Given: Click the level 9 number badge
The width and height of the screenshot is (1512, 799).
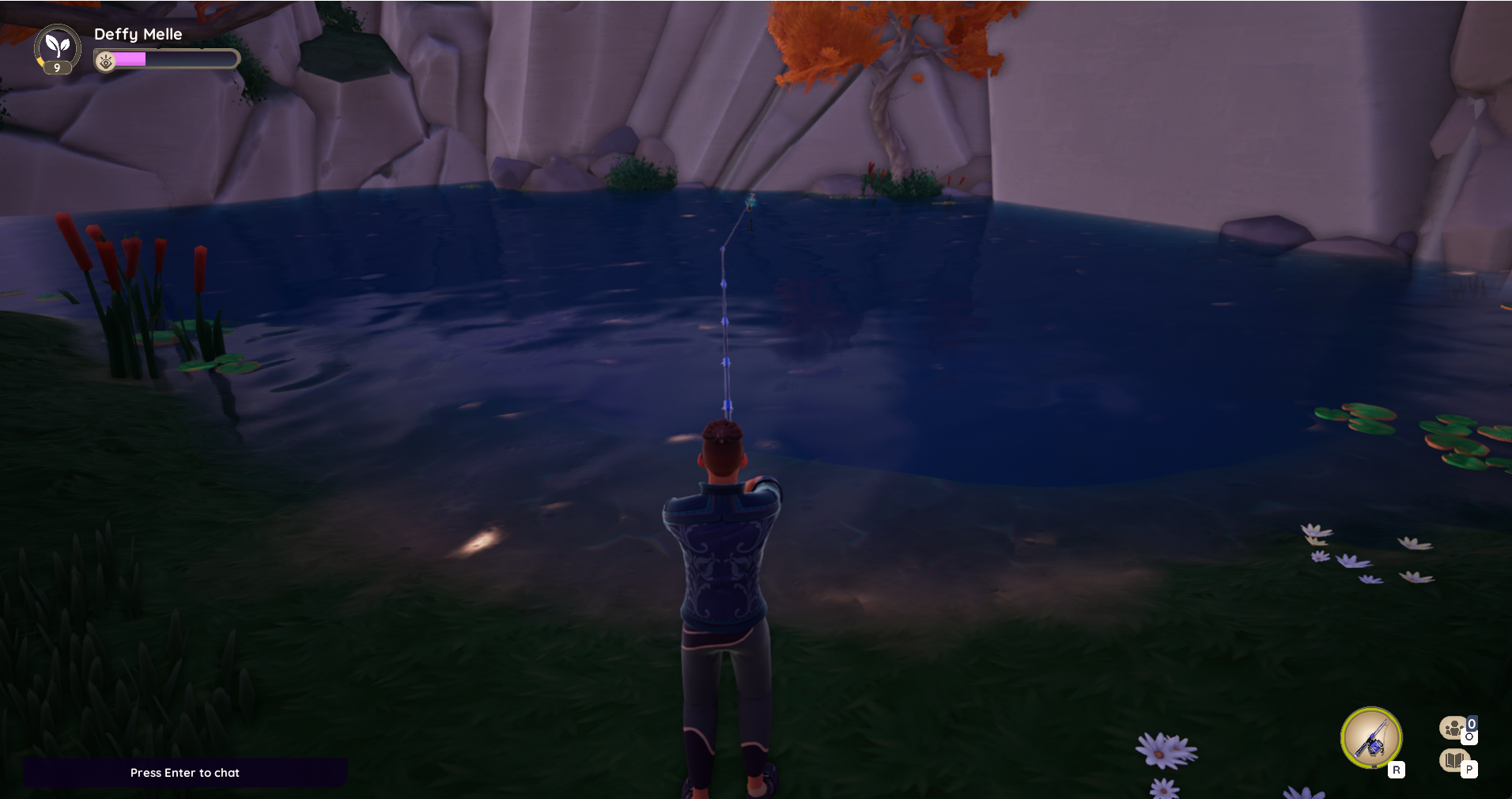Looking at the screenshot, I should [57, 68].
